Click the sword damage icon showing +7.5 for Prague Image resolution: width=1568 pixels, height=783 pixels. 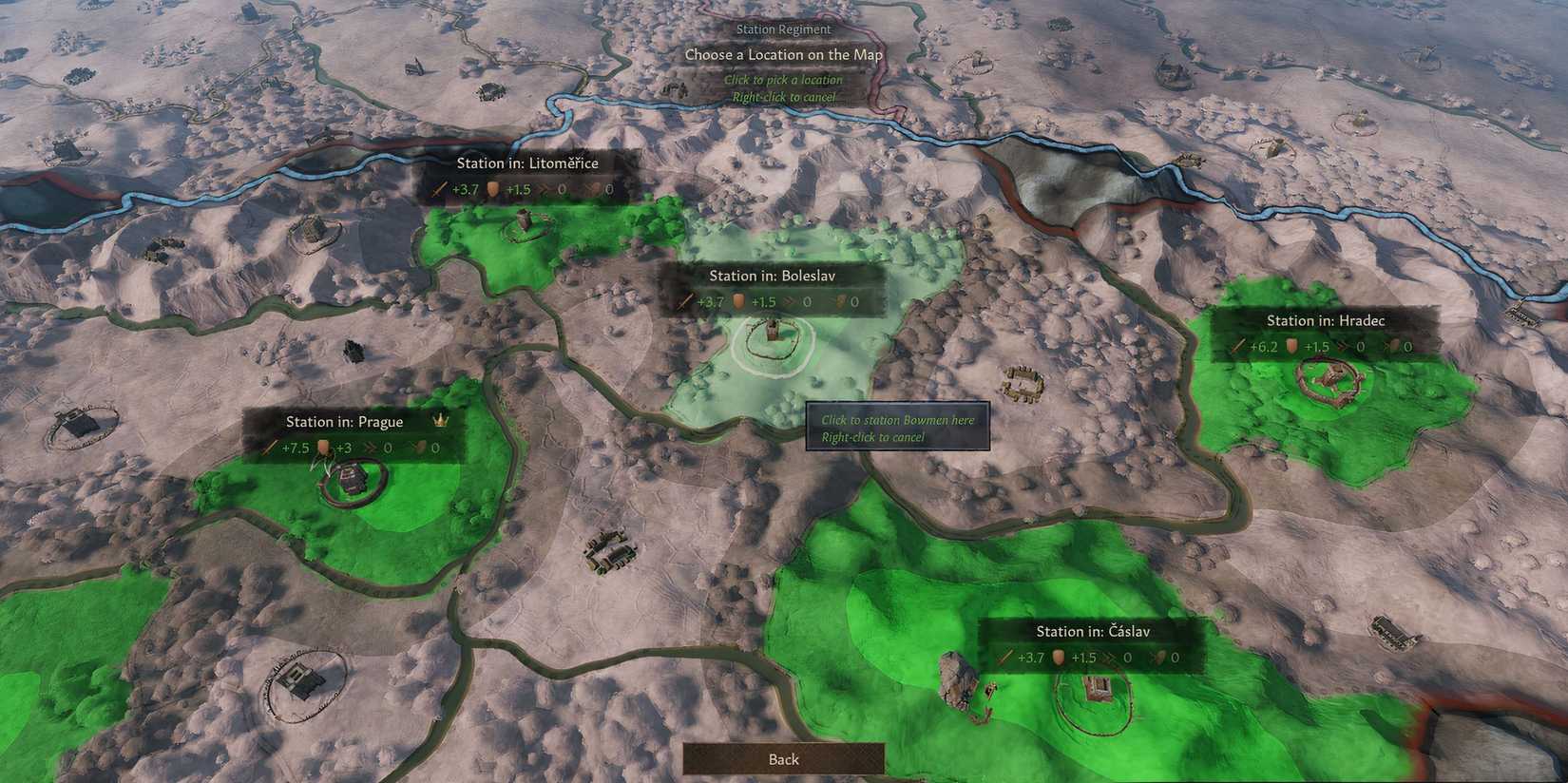click(x=270, y=446)
